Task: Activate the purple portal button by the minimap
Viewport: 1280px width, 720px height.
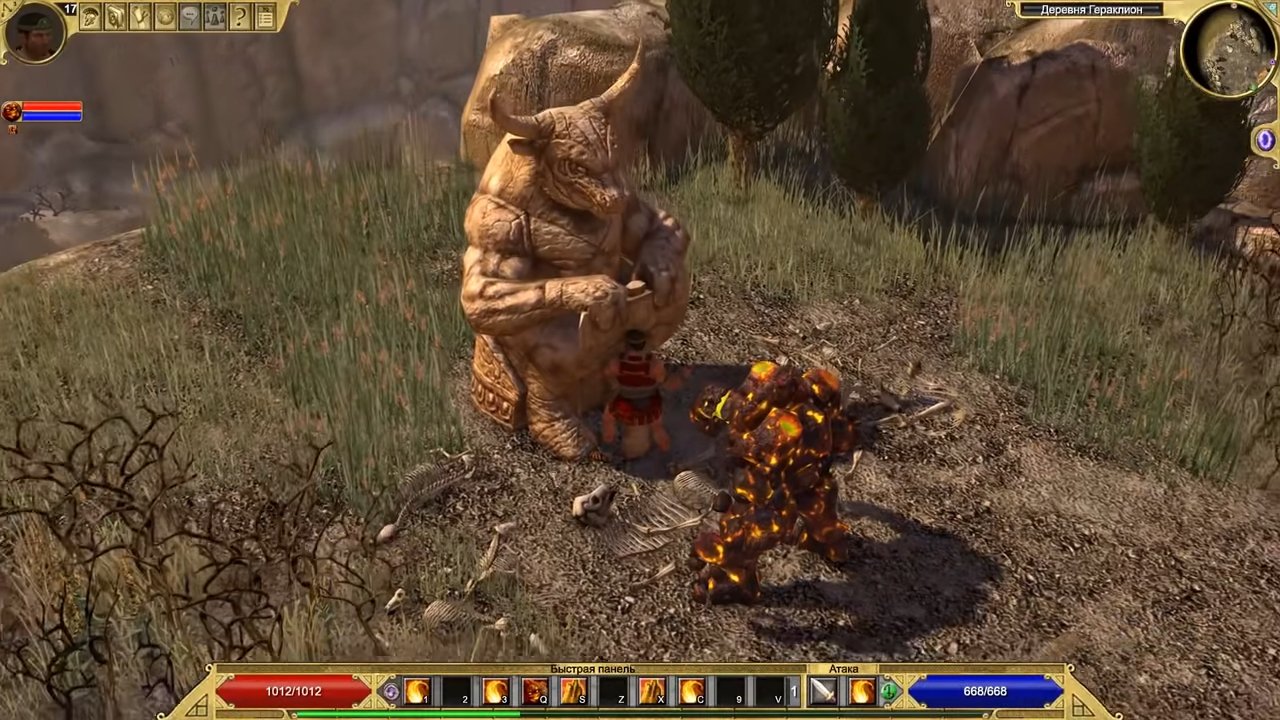Action: [x=1265, y=141]
